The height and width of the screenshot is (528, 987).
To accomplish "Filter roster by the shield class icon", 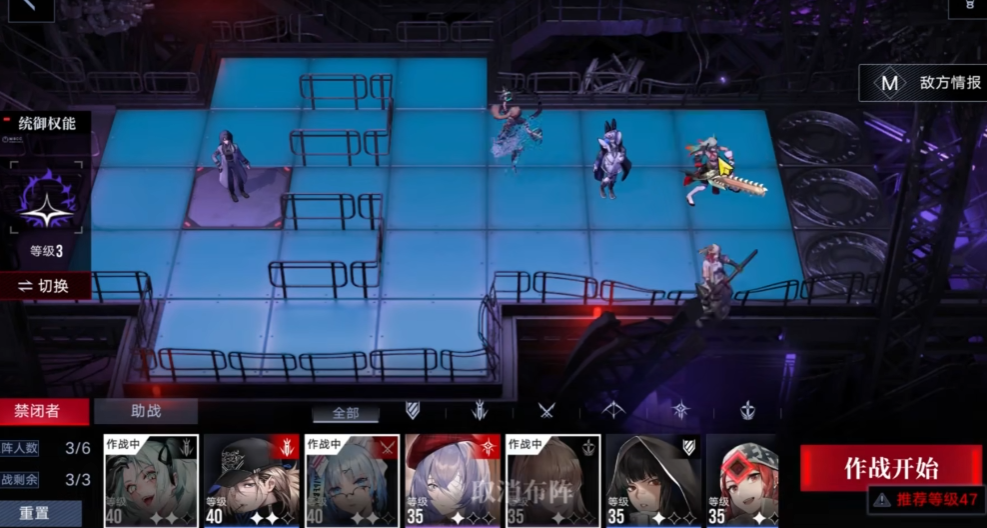I will [412, 410].
